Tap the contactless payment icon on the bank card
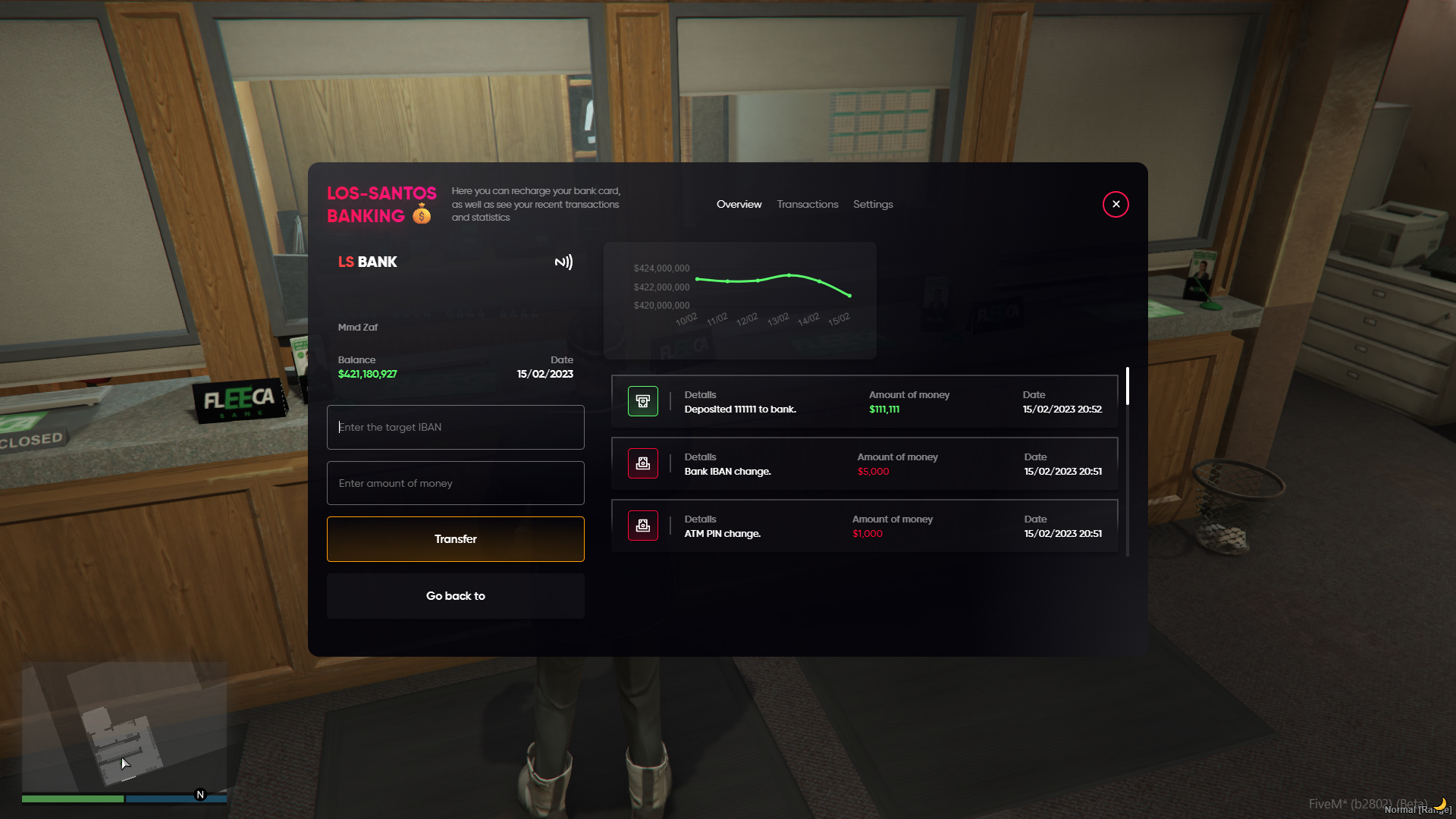Viewport: 1456px width, 819px height. [x=563, y=262]
